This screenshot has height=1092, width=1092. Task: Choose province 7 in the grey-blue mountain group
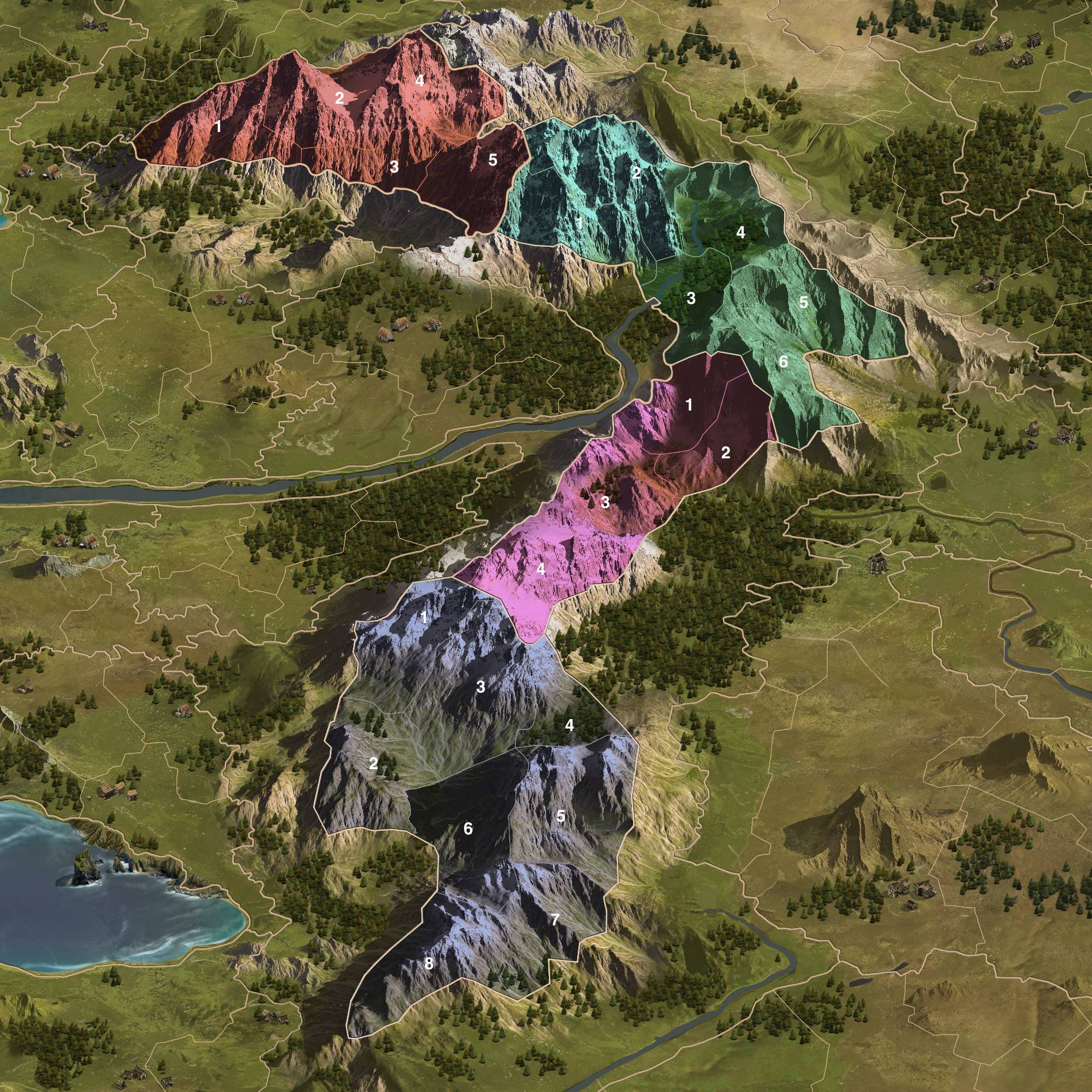pyautogui.click(x=555, y=936)
